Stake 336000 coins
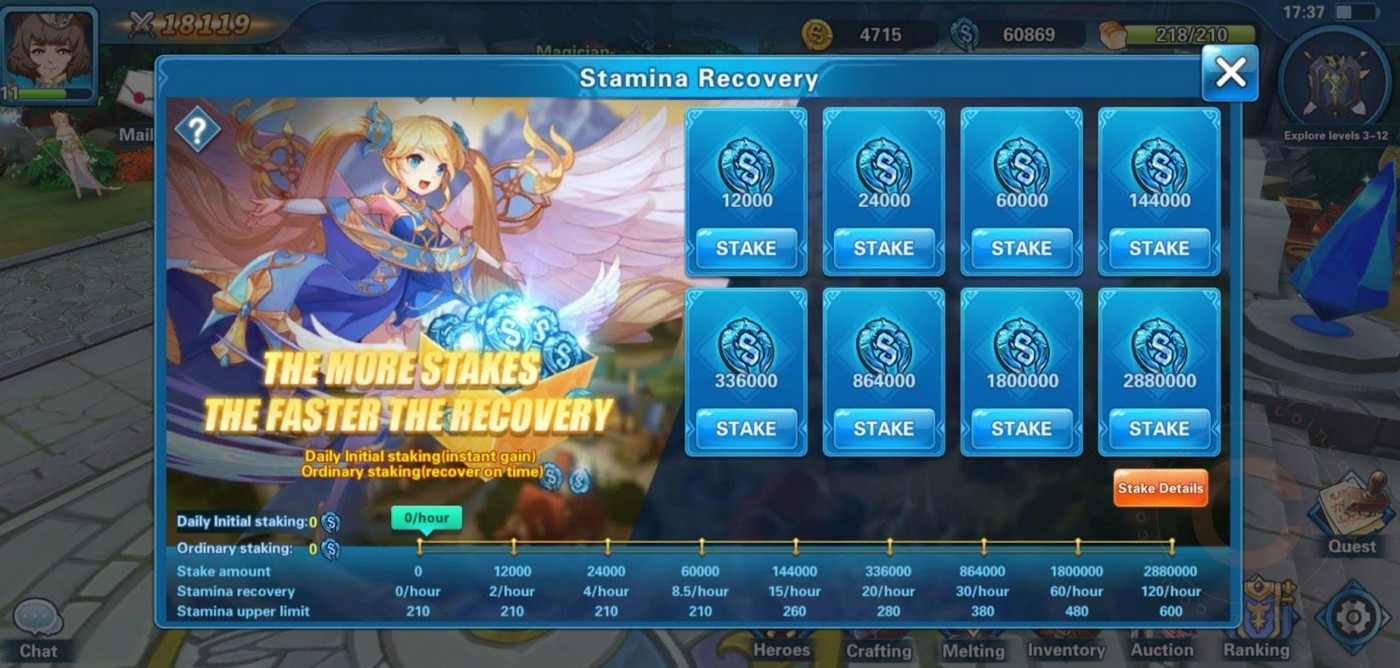Screen dimensions: 1400x668 tap(746, 428)
